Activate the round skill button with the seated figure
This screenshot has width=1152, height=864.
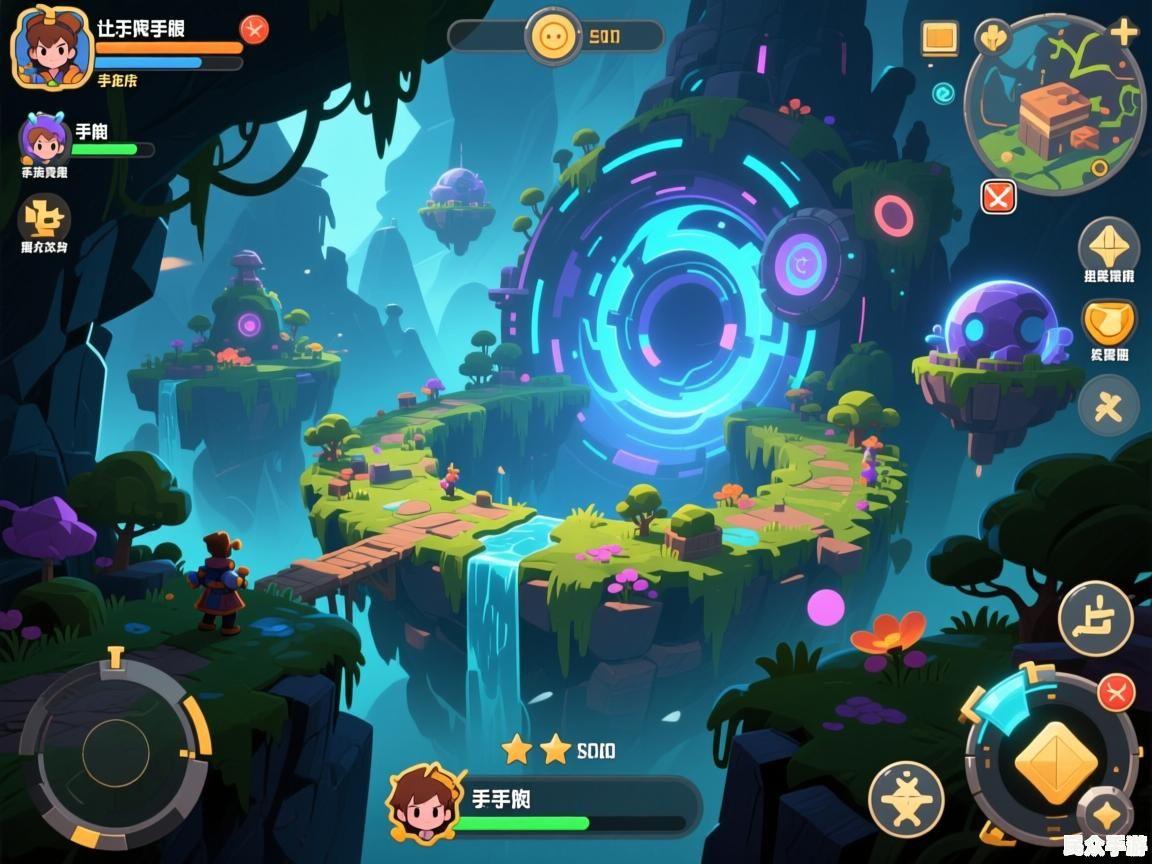pos(1095,618)
